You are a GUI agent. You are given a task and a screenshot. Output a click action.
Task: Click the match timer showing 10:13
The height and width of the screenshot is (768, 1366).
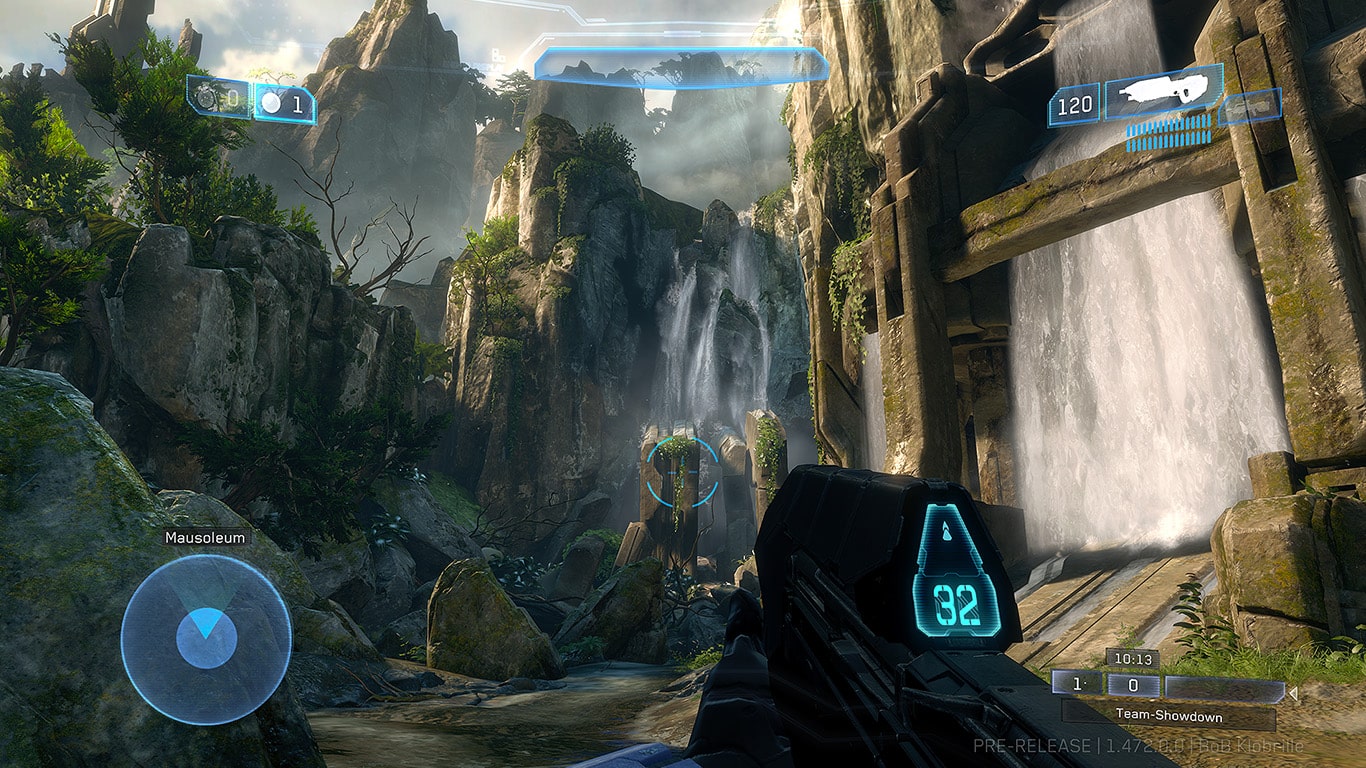(x=1133, y=659)
